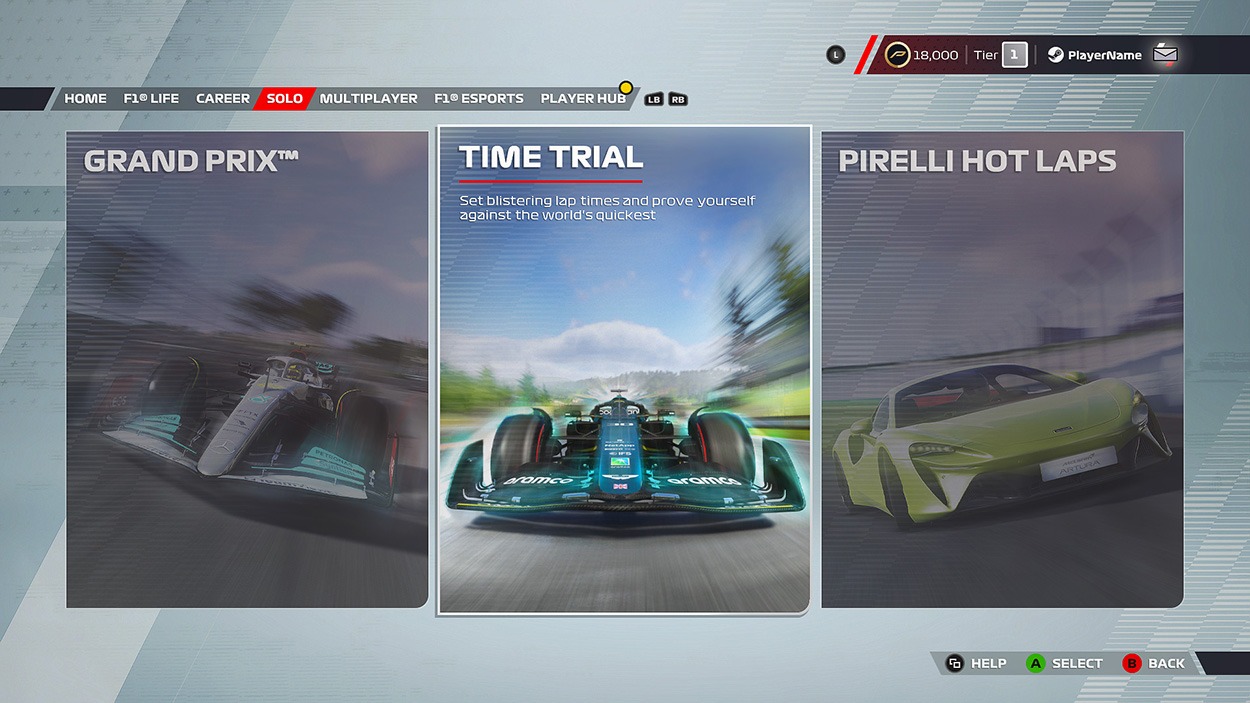The width and height of the screenshot is (1250, 703).
Task: Show the PLAYER HUB tab
Action: click(583, 99)
